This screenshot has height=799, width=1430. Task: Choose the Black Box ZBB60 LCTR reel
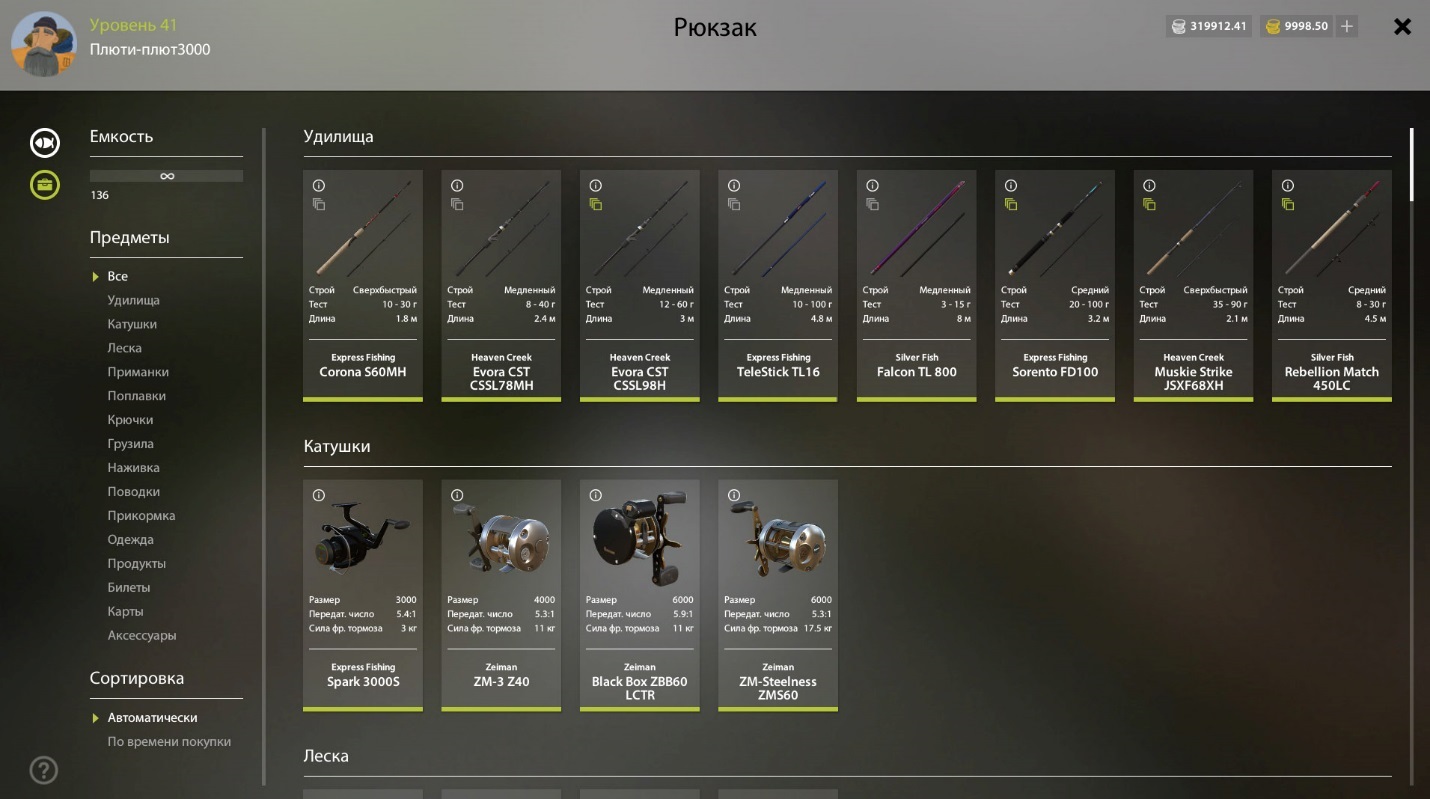[640, 595]
